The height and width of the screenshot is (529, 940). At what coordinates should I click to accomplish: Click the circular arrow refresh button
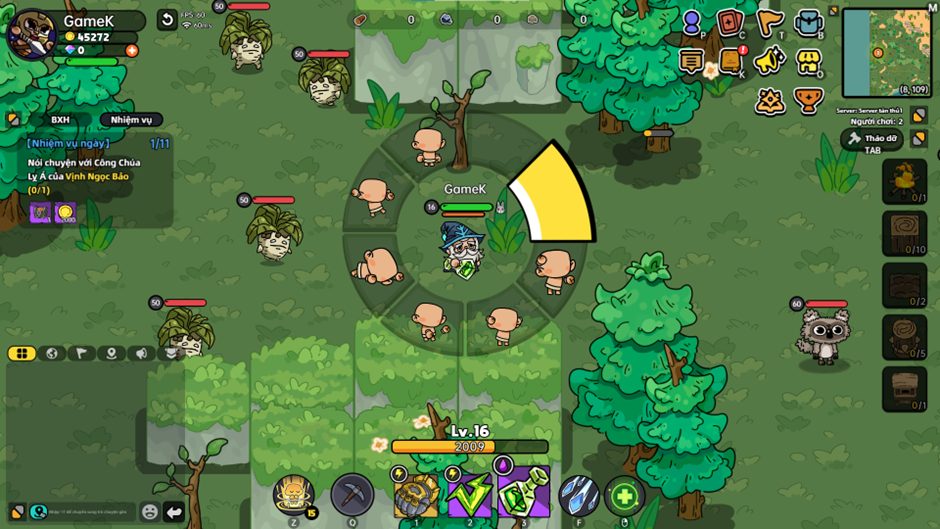click(167, 20)
